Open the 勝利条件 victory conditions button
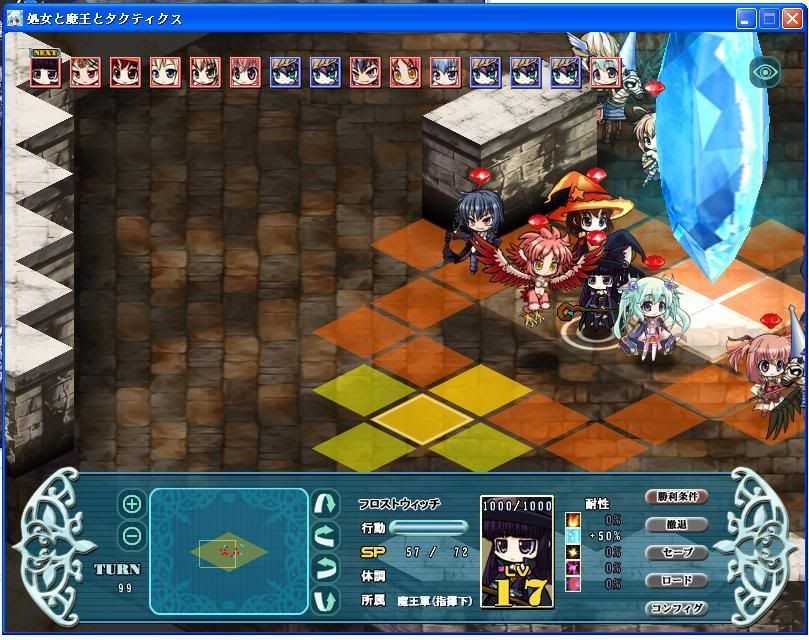This screenshot has height=640, width=809. click(x=677, y=497)
